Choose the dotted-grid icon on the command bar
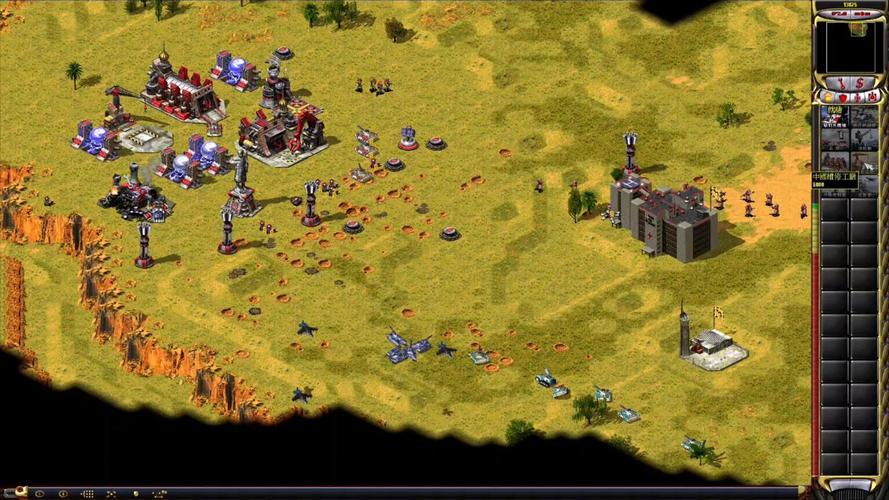The height and width of the screenshot is (500, 889). [87, 493]
